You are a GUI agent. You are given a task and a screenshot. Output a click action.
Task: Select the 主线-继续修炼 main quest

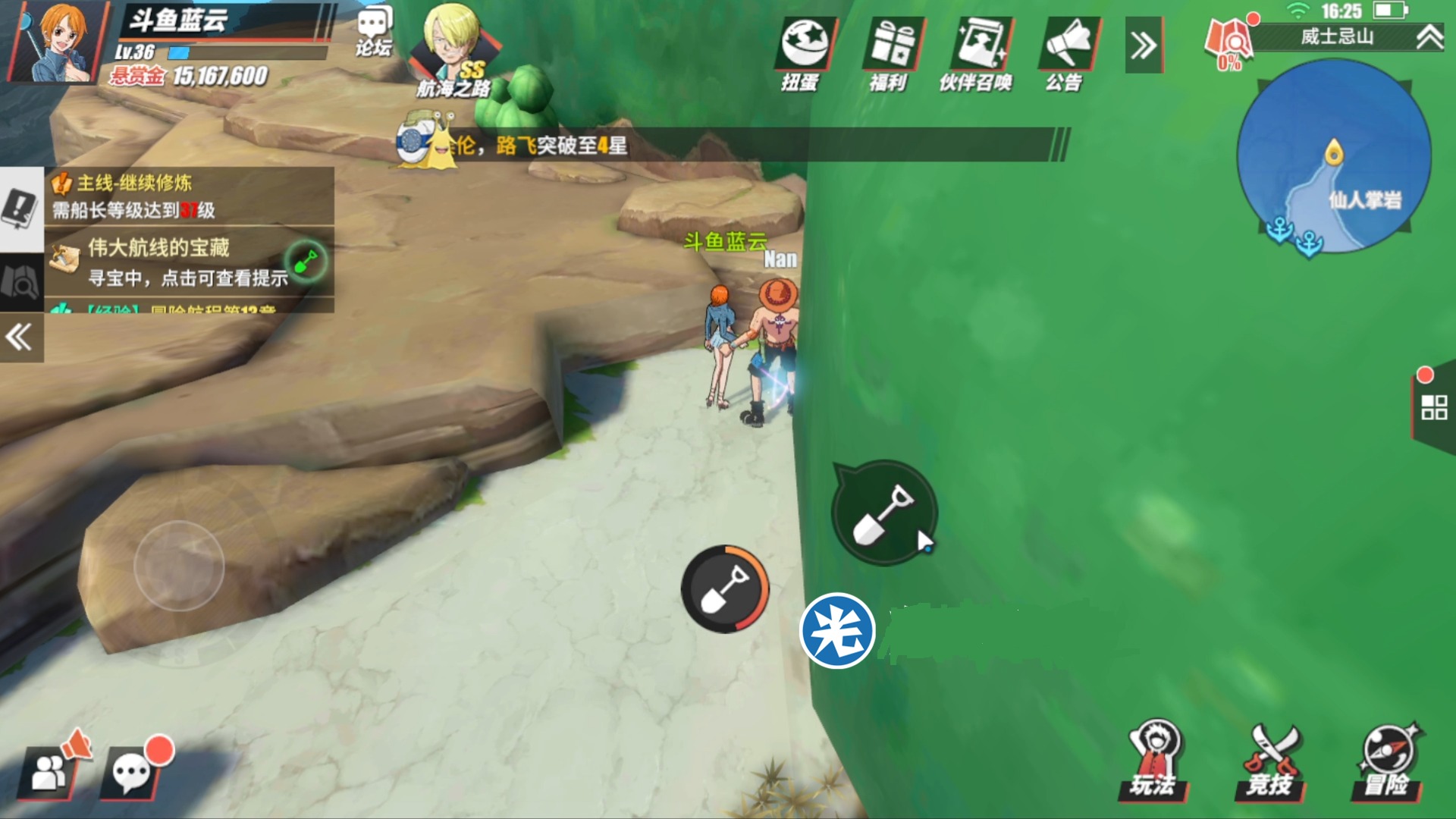190,196
